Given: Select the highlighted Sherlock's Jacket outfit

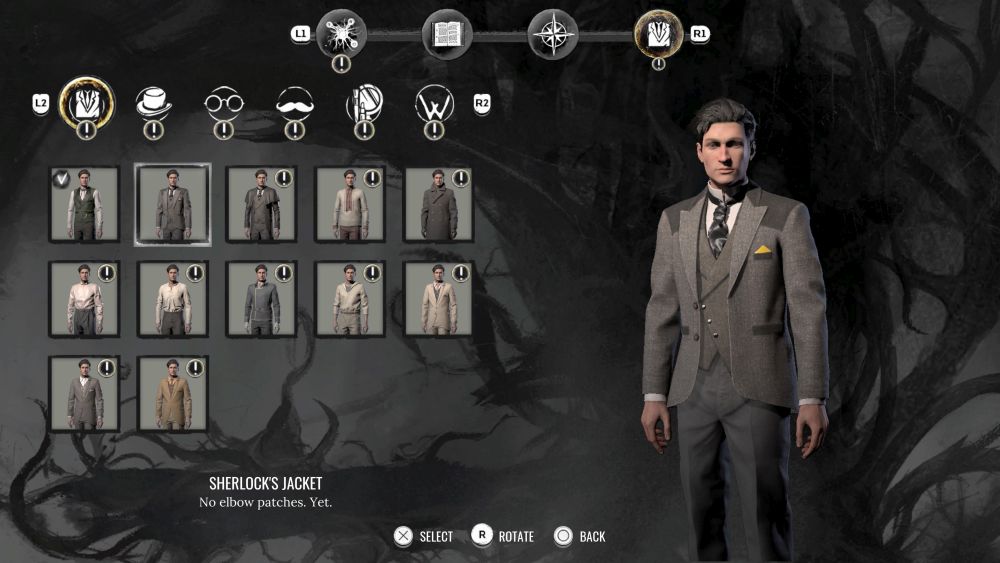Looking at the screenshot, I should click(173, 204).
